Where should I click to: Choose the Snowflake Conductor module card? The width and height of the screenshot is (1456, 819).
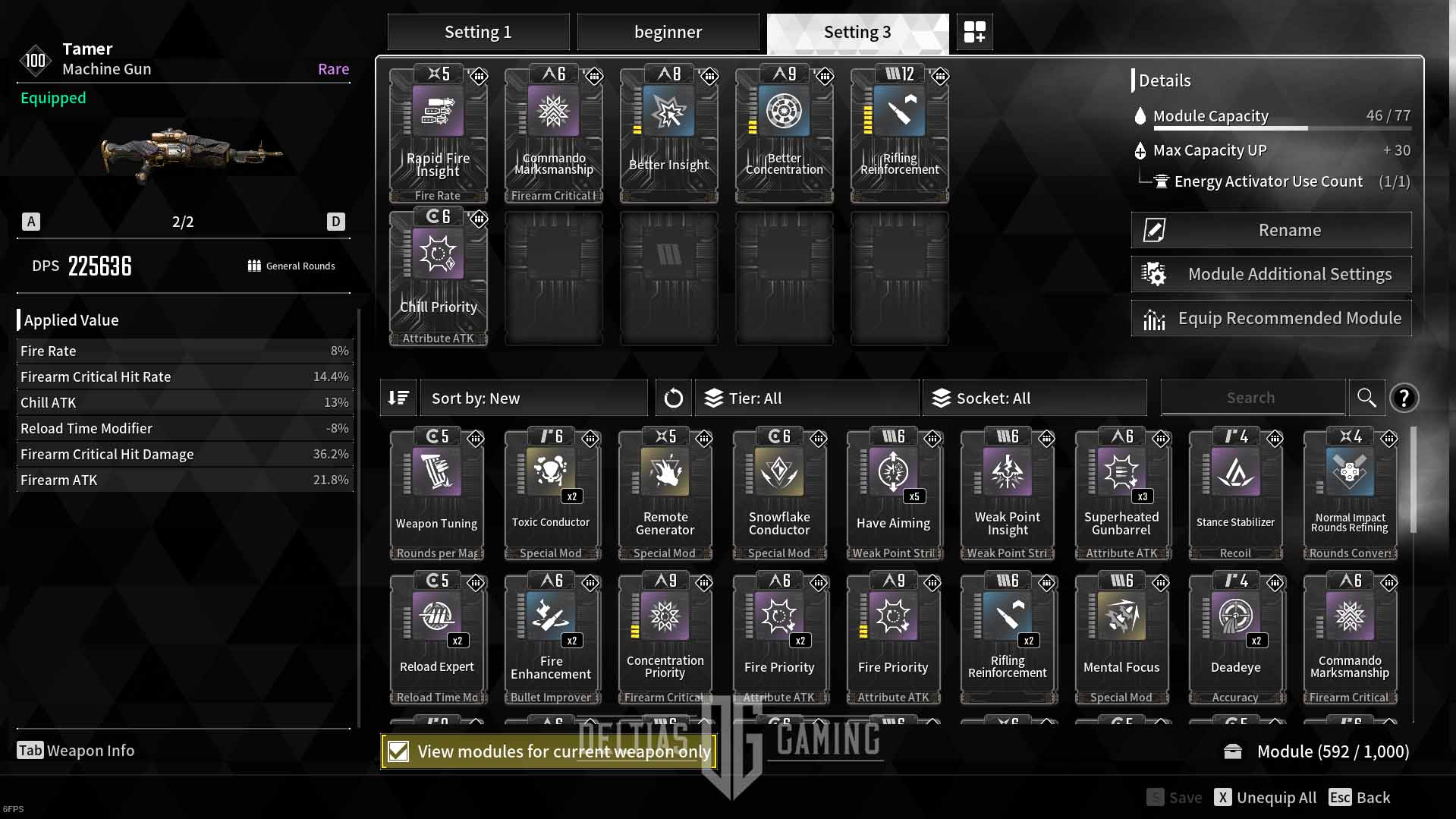tap(779, 493)
